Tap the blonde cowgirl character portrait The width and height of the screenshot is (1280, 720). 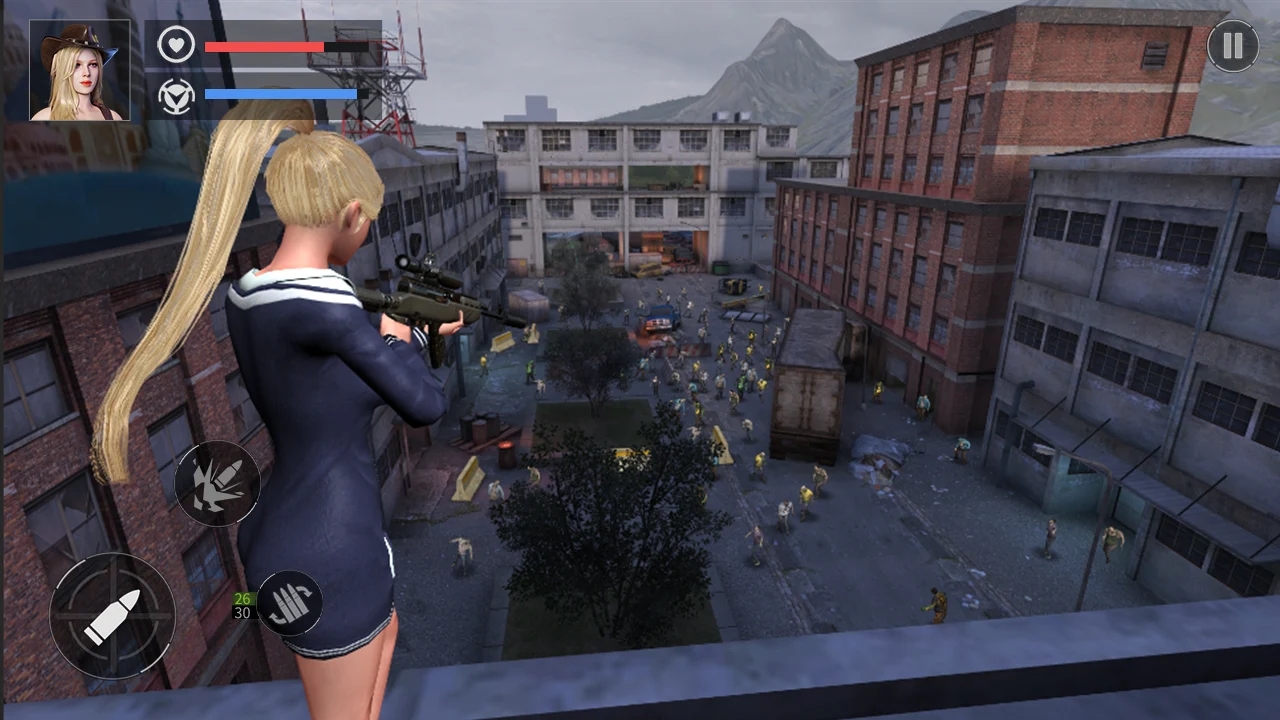pyautogui.click(x=80, y=70)
